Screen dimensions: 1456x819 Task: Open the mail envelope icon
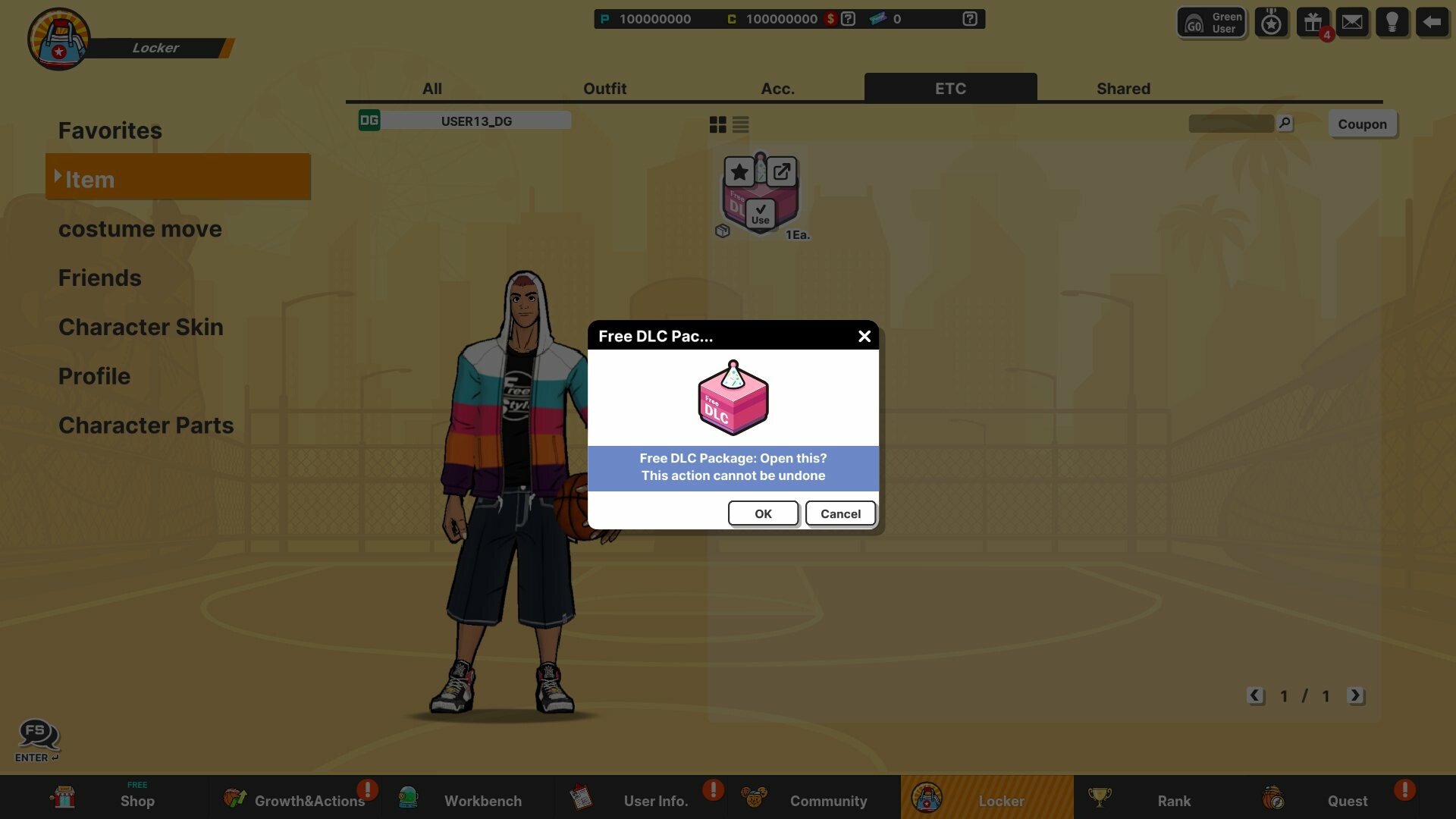coord(1353,21)
